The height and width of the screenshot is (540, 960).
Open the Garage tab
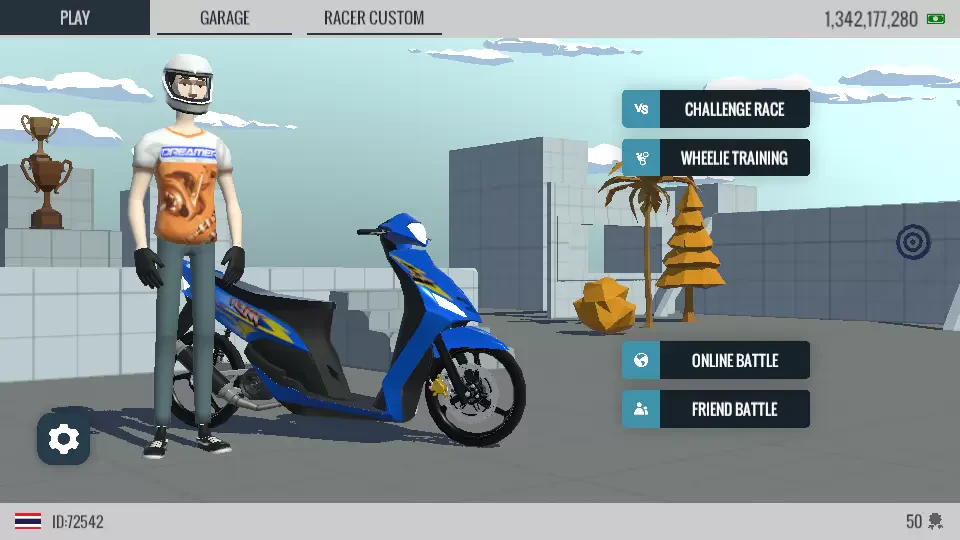click(224, 18)
